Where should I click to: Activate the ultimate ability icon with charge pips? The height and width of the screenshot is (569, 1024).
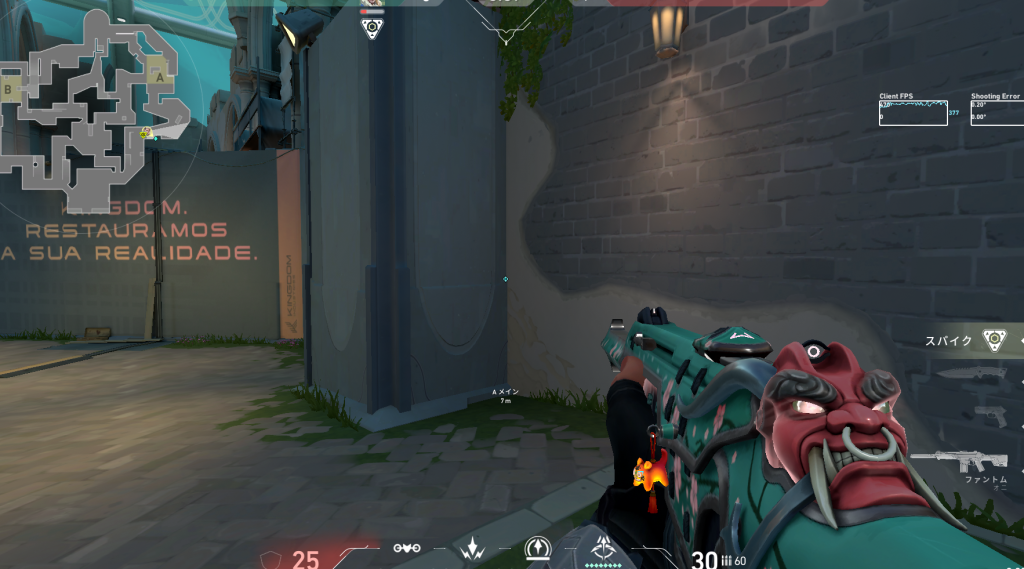[603, 548]
